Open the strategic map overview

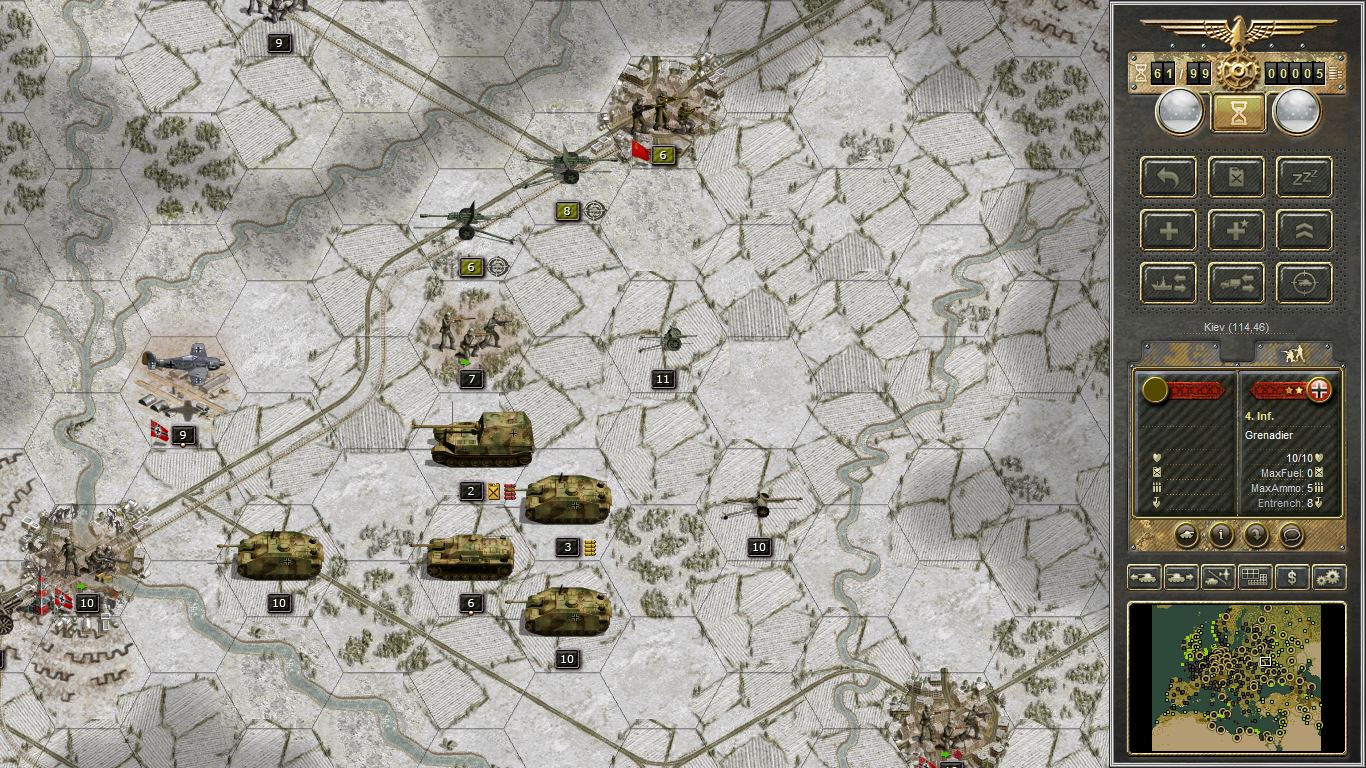pyautogui.click(x=1256, y=577)
